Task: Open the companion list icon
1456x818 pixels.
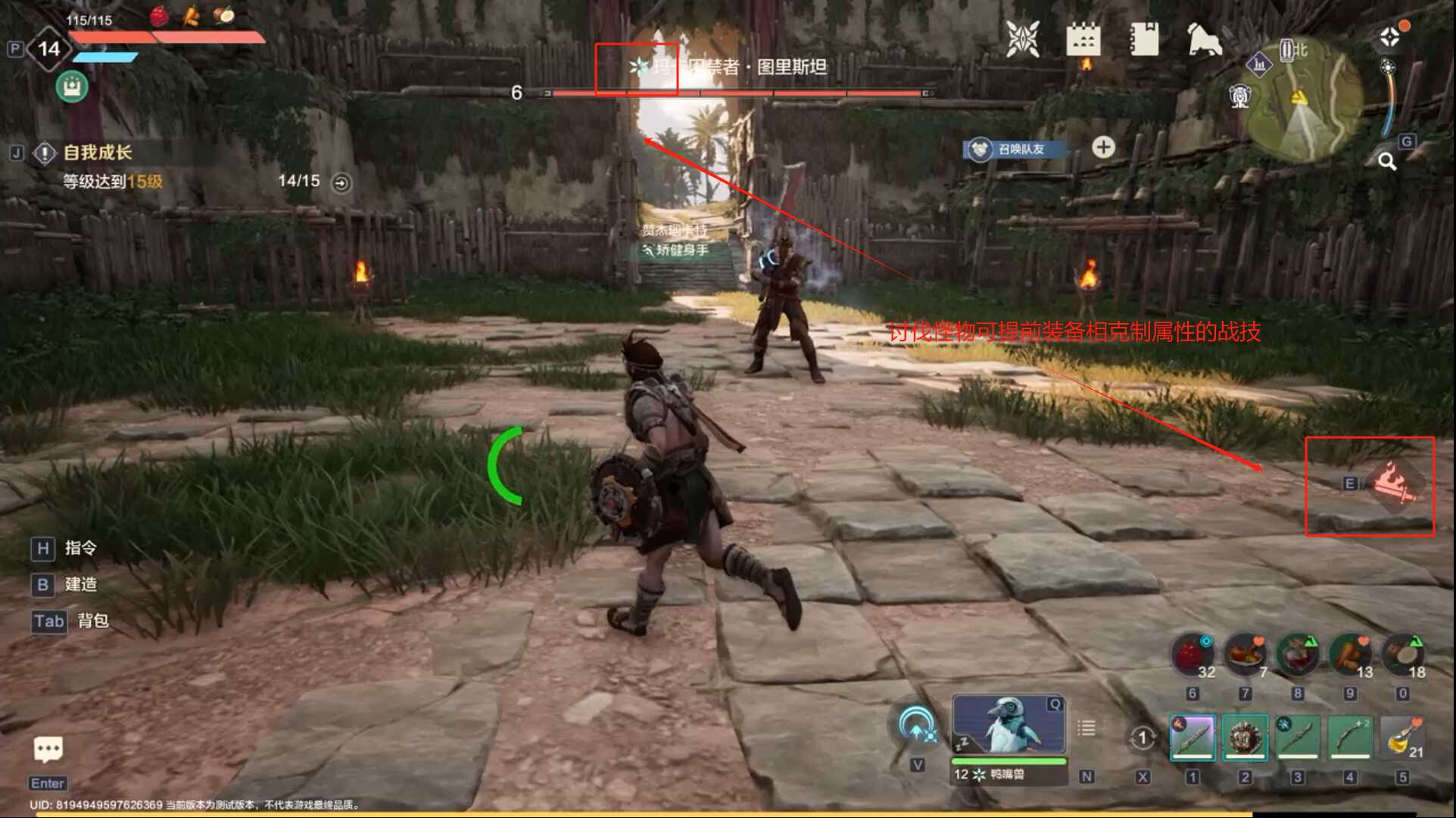Action: [x=1087, y=728]
